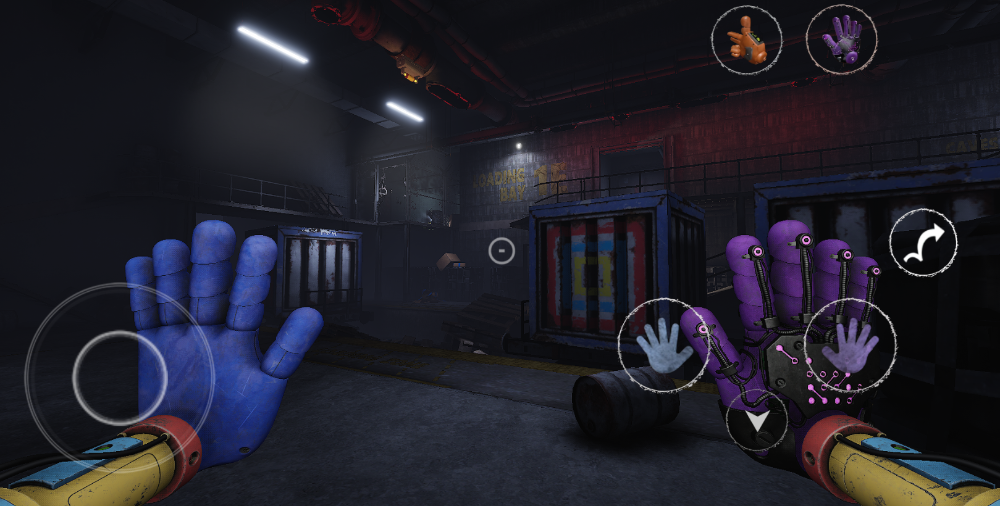Select the purple hand icon at top
Screen dimensions: 1000x506
coord(841,39)
